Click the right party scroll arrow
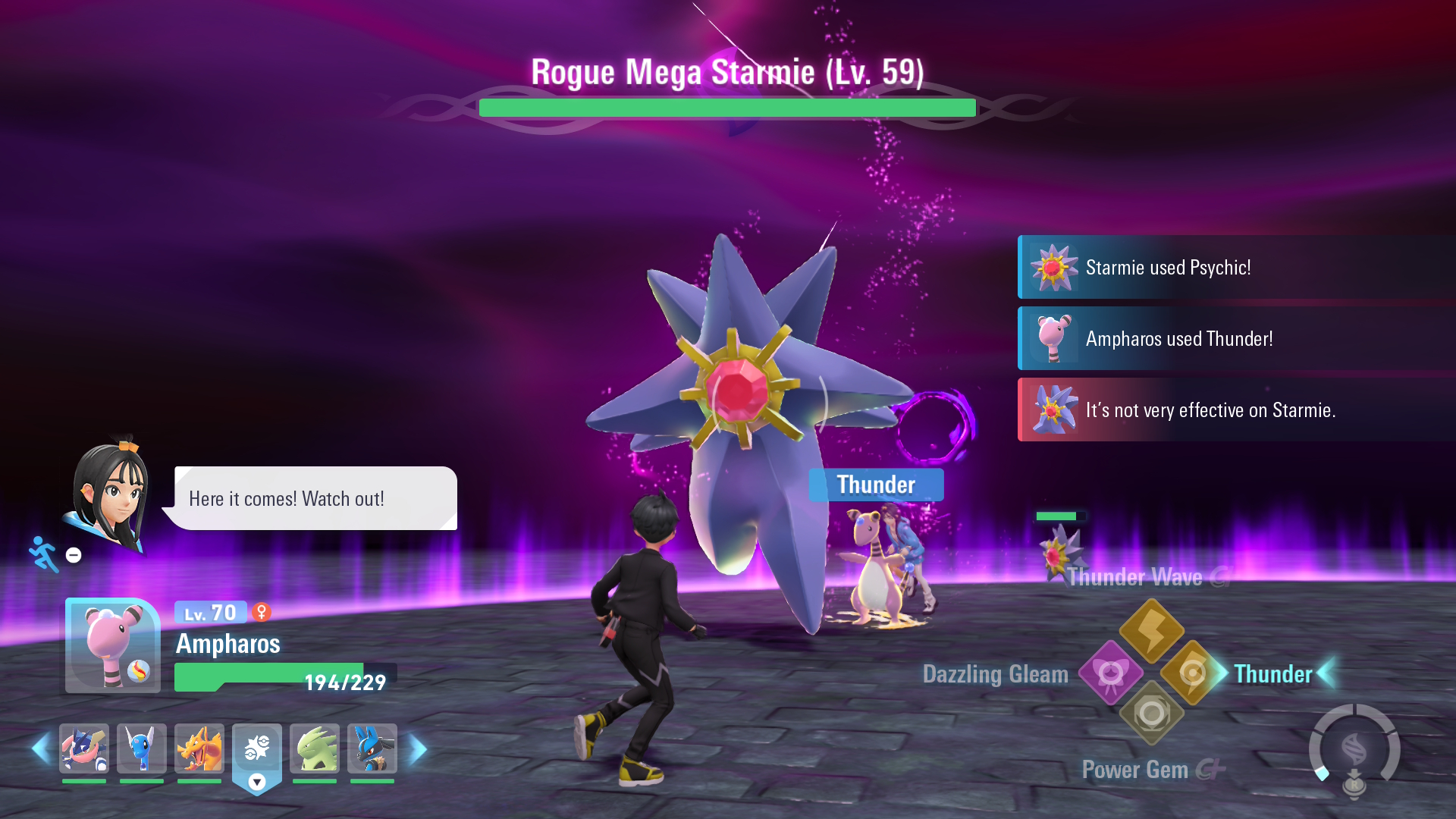The height and width of the screenshot is (819, 1456). click(x=418, y=749)
